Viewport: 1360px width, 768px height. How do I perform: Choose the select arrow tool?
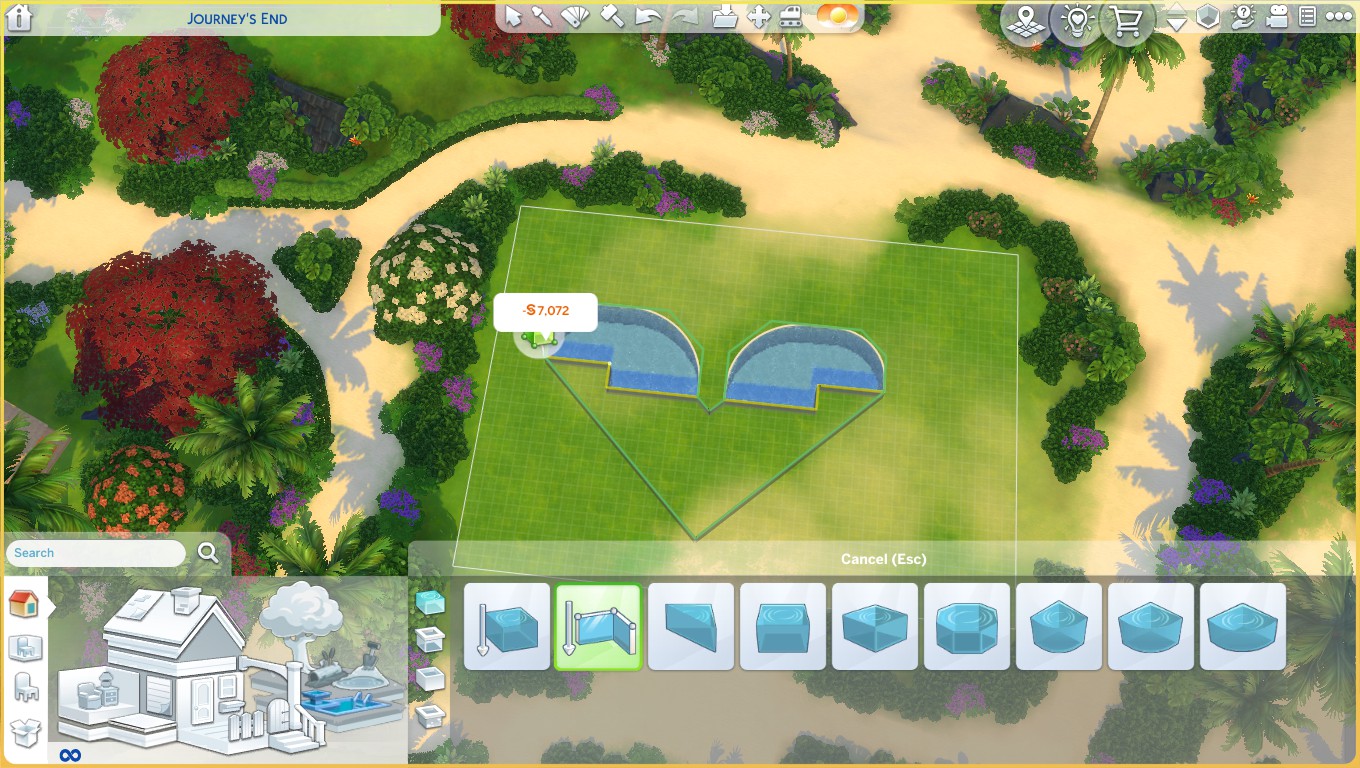coord(513,17)
